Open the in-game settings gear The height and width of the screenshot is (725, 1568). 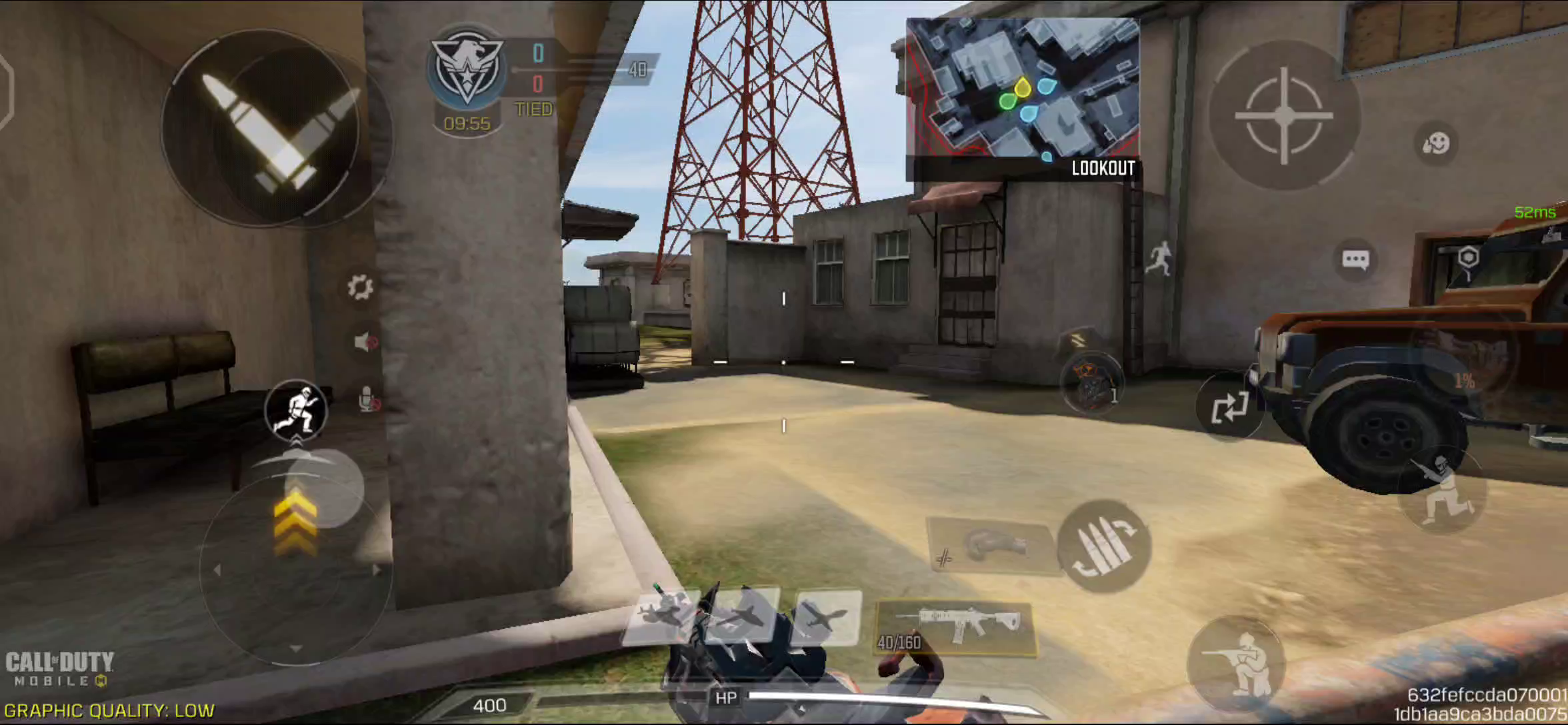pos(359,287)
